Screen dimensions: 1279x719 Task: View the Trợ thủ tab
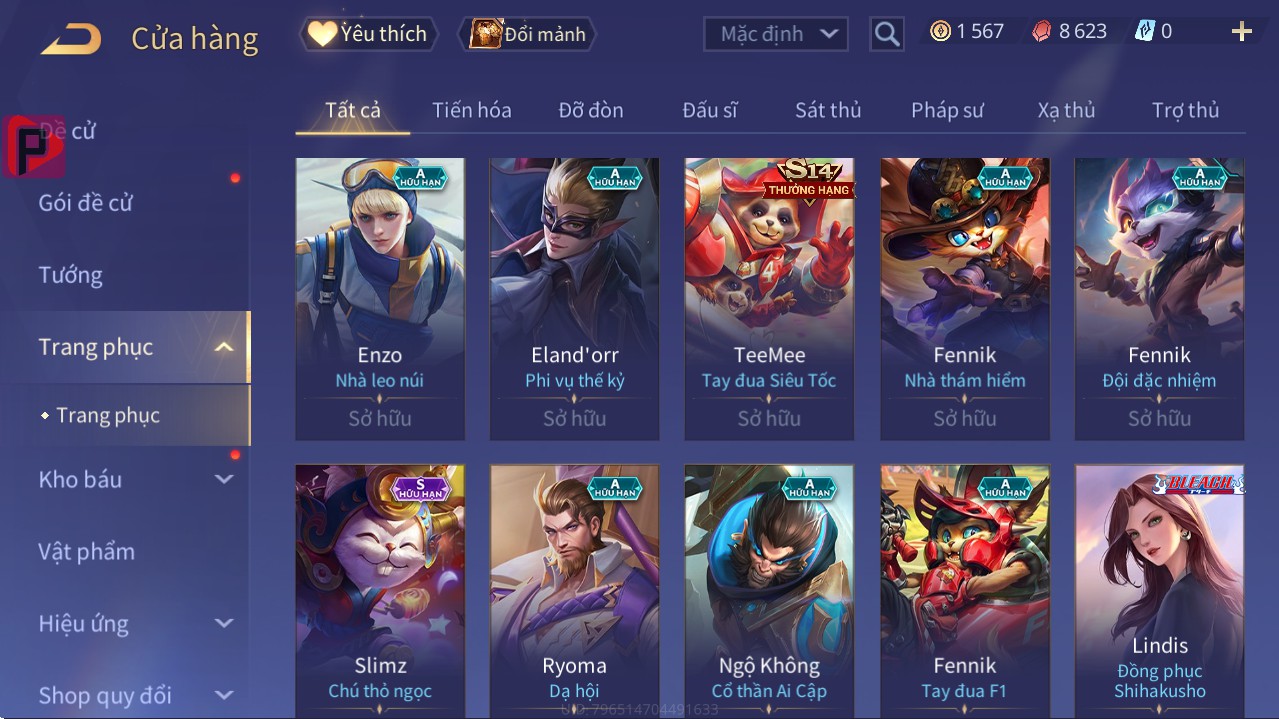[x=1185, y=110]
